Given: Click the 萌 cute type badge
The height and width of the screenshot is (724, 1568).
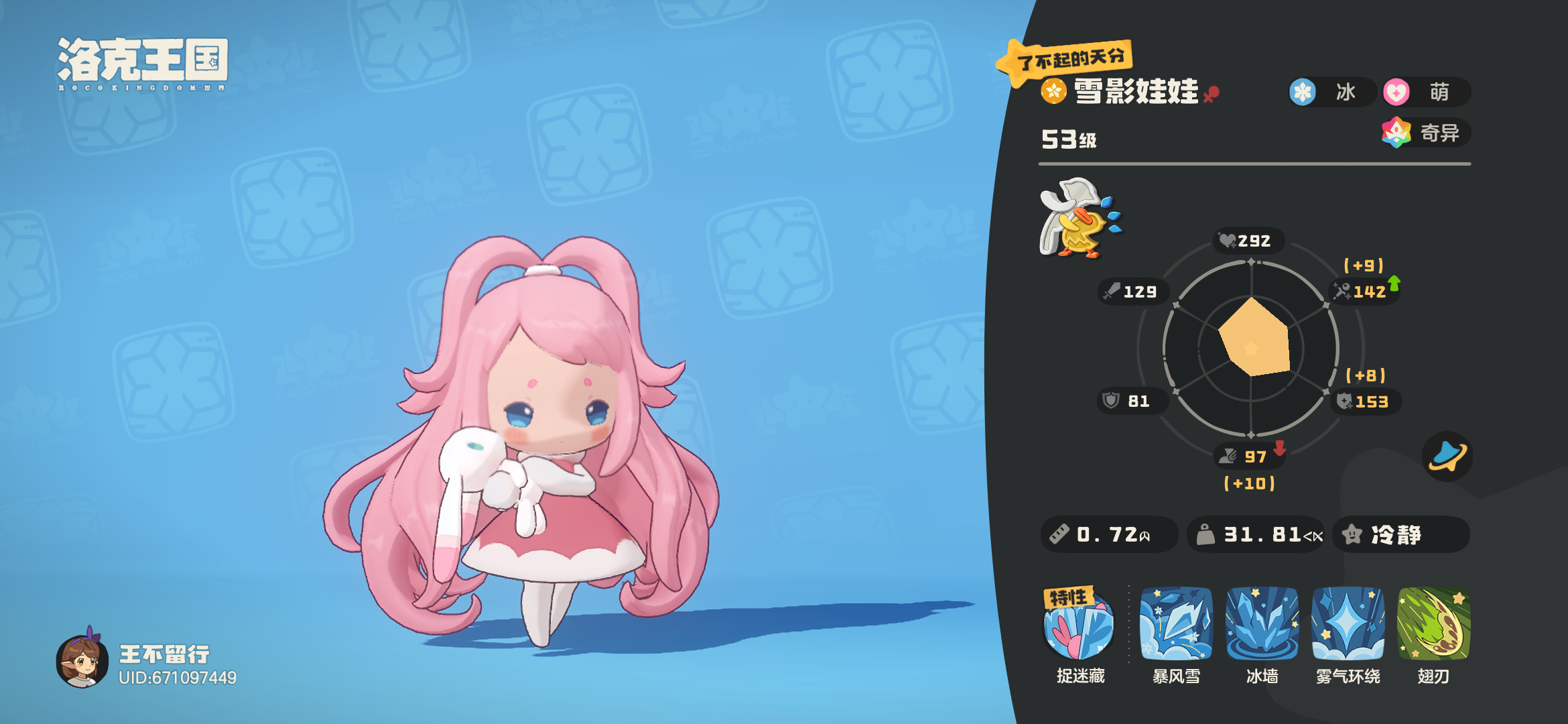Looking at the screenshot, I should pos(1427,93).
